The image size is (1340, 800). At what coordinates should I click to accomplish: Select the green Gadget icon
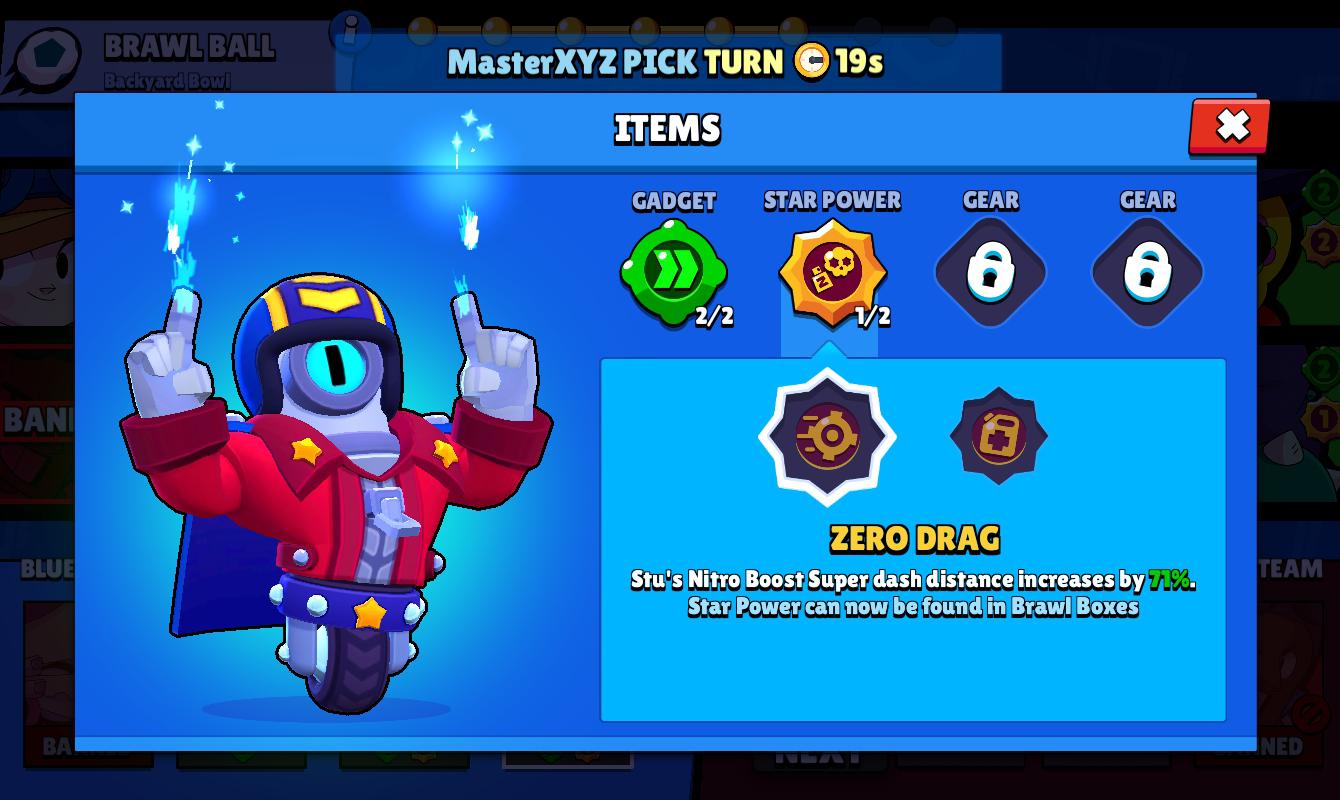pos(675,270)
